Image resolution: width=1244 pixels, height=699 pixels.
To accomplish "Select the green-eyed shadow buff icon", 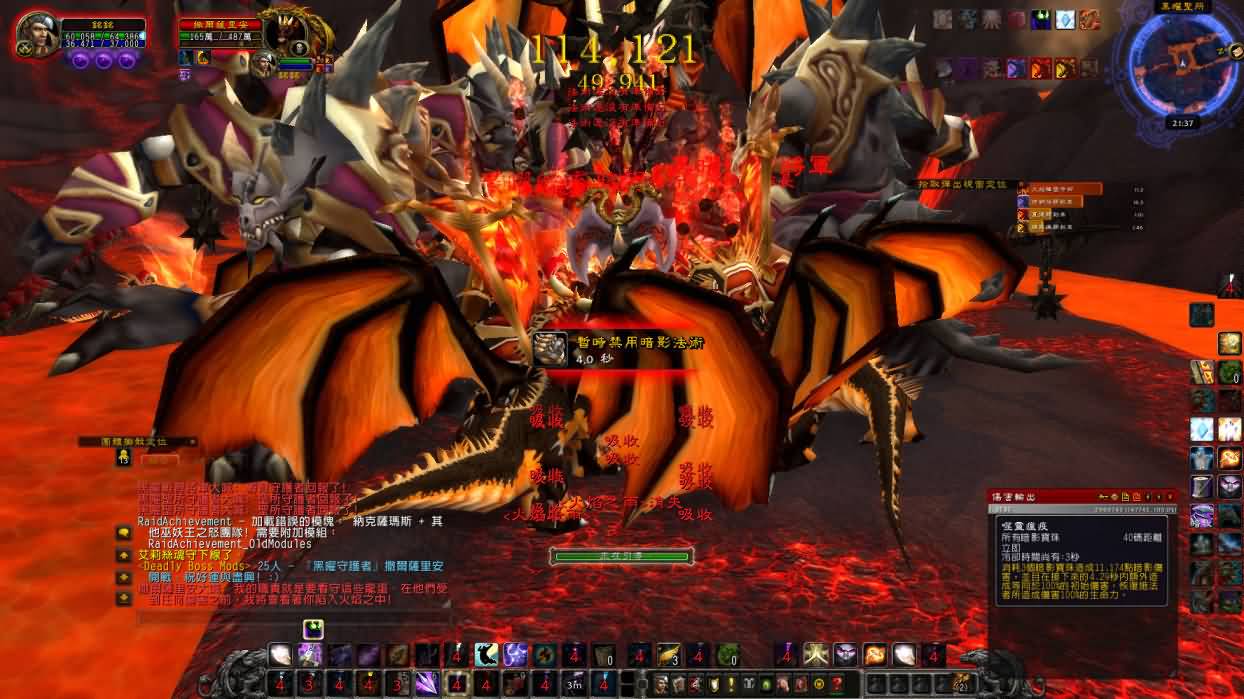I will click(x=1042, y=19).
